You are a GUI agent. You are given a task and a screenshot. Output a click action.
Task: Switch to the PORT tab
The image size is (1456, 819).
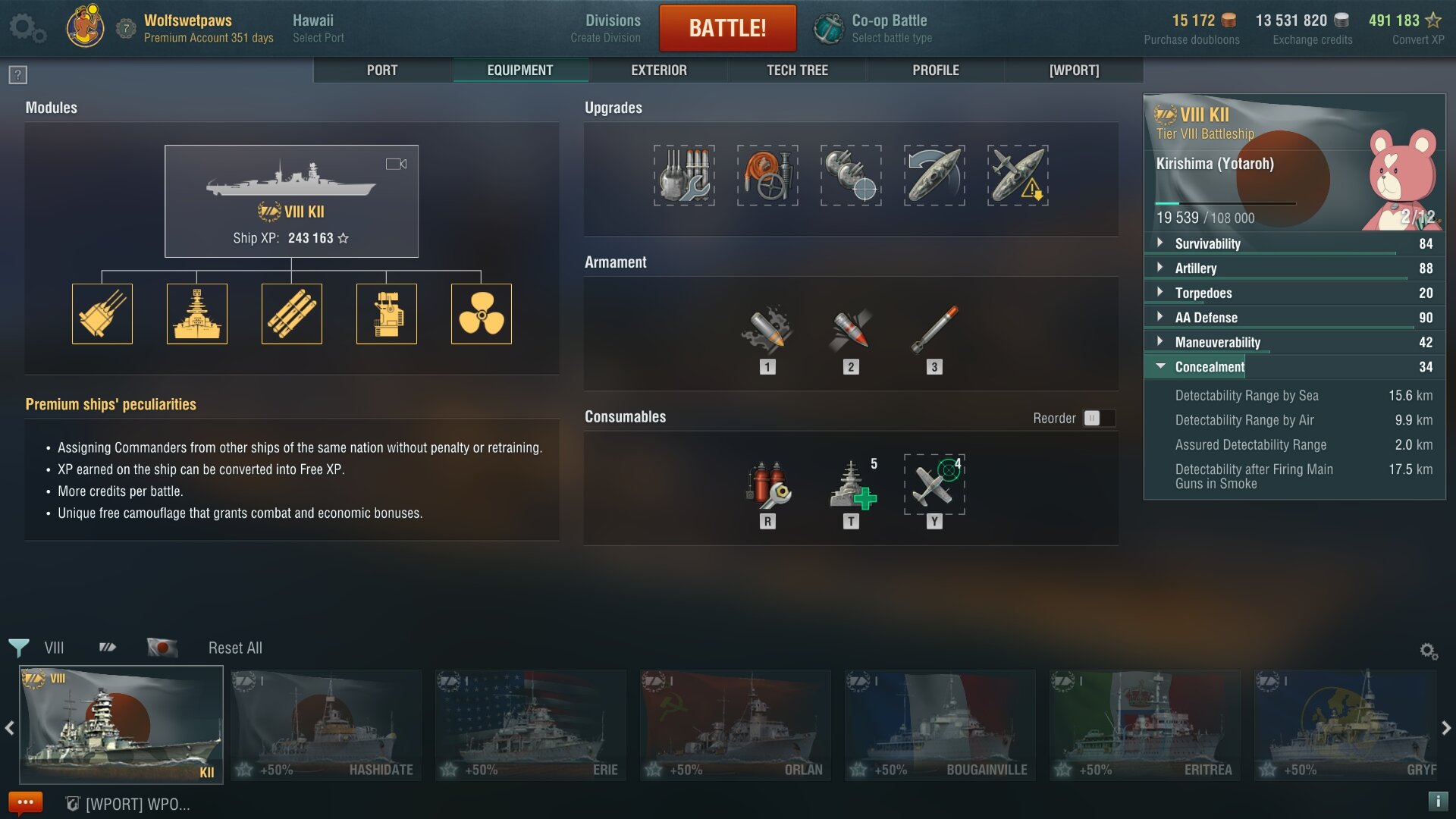point(382,71)
